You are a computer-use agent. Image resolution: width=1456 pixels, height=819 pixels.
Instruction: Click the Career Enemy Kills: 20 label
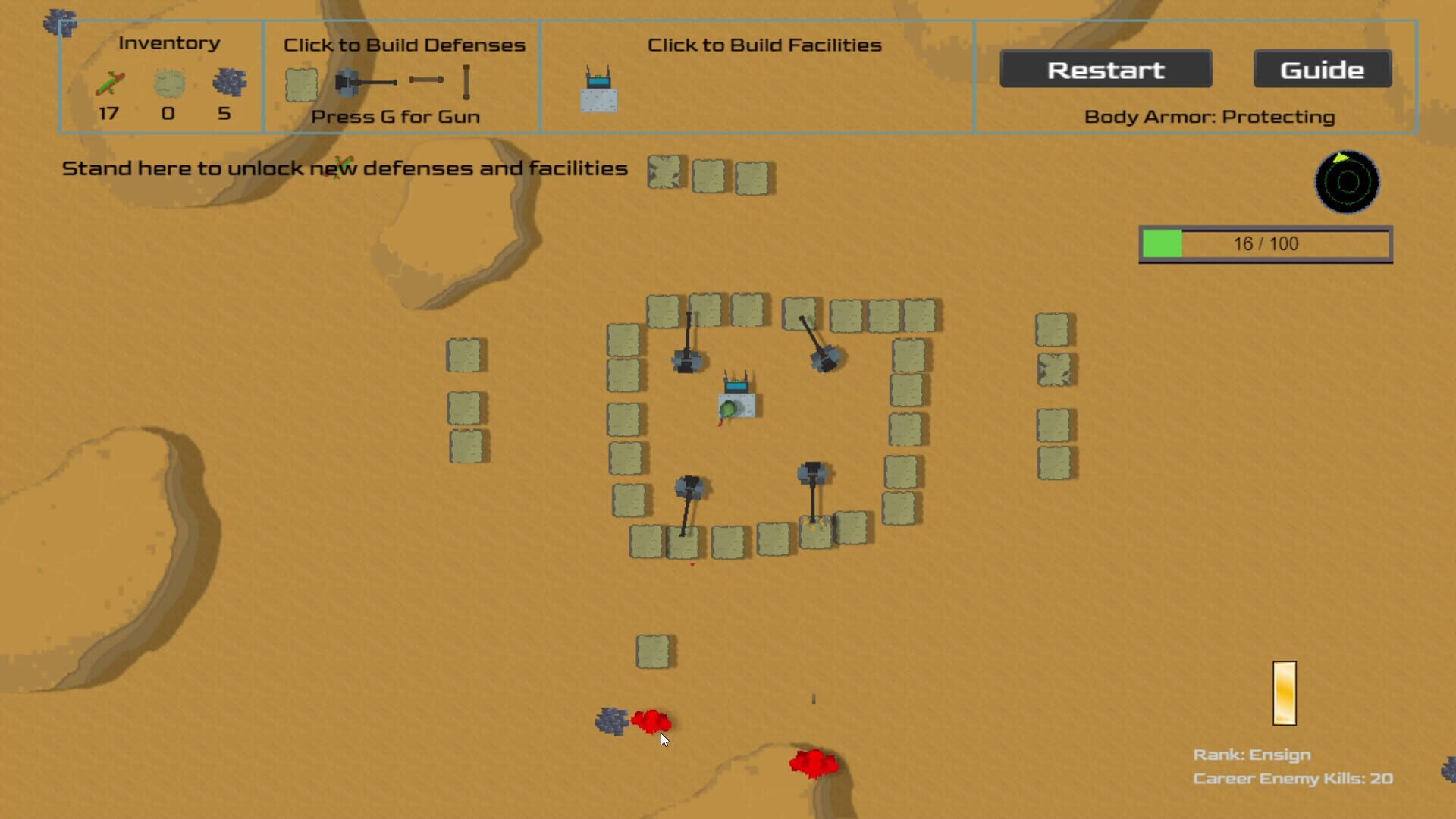pyautogui.click(x=1294, y=778)
